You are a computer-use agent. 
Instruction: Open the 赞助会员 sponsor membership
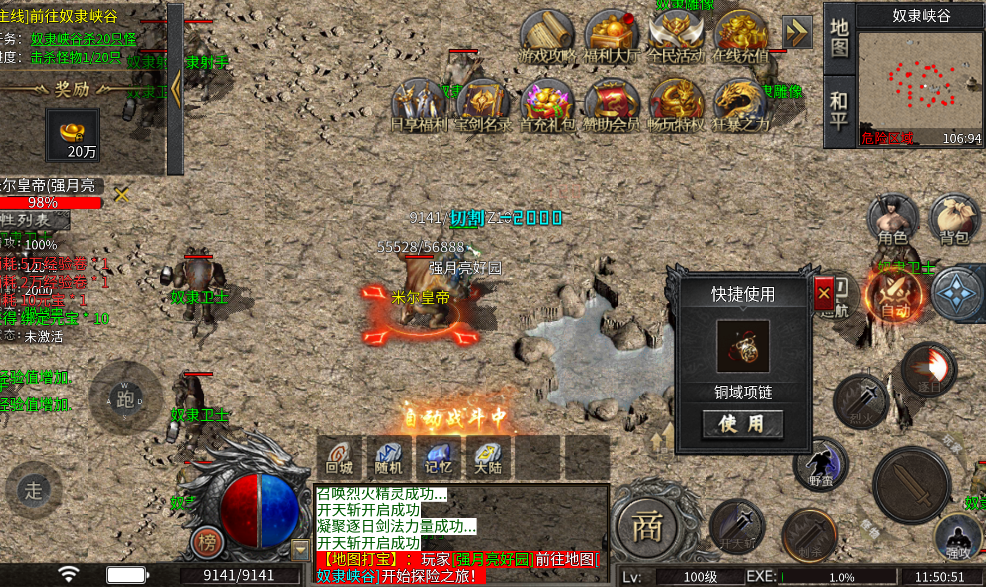tap(611, 105)
